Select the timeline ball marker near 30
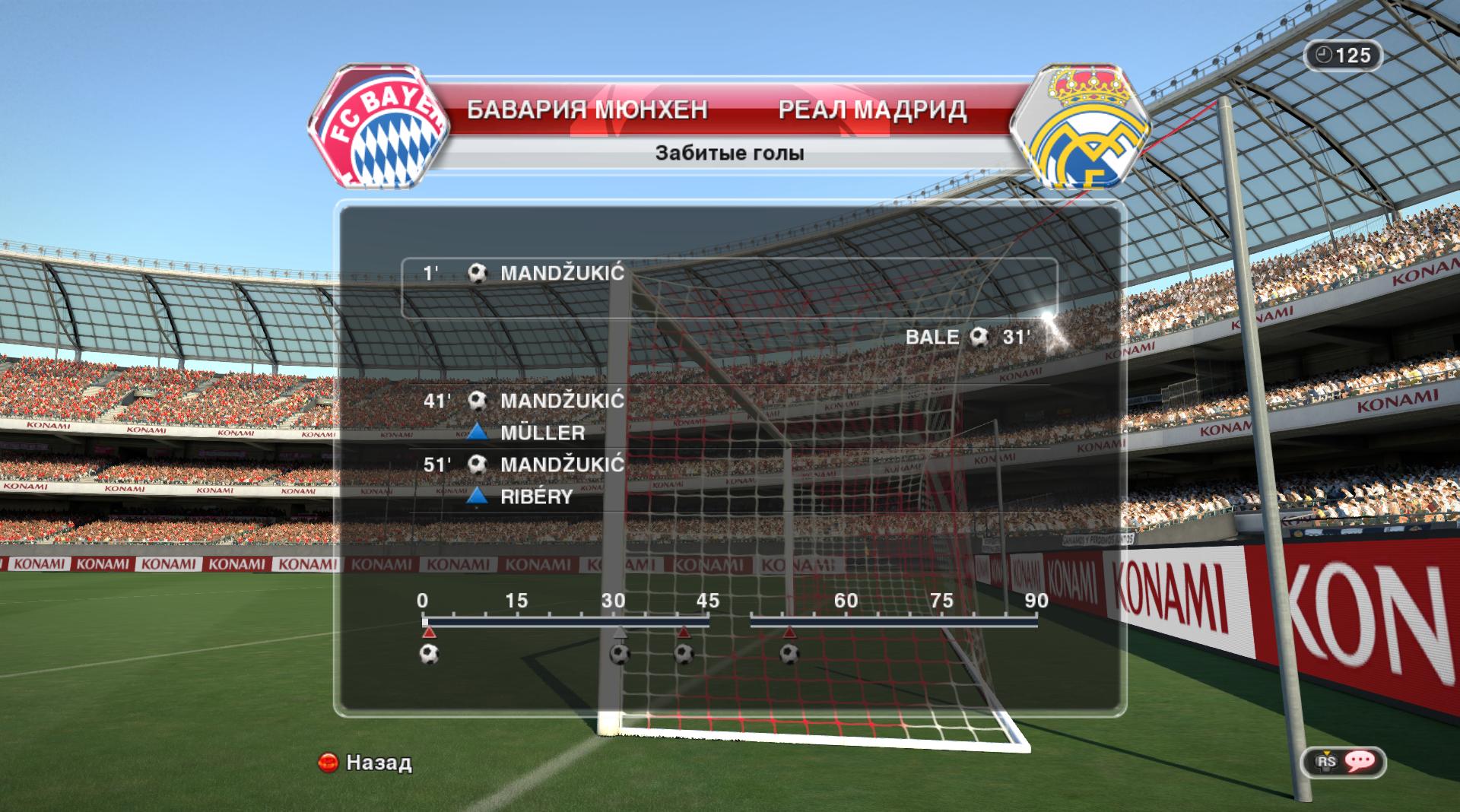Viewport: 1460px width, 812px height. 620,654
